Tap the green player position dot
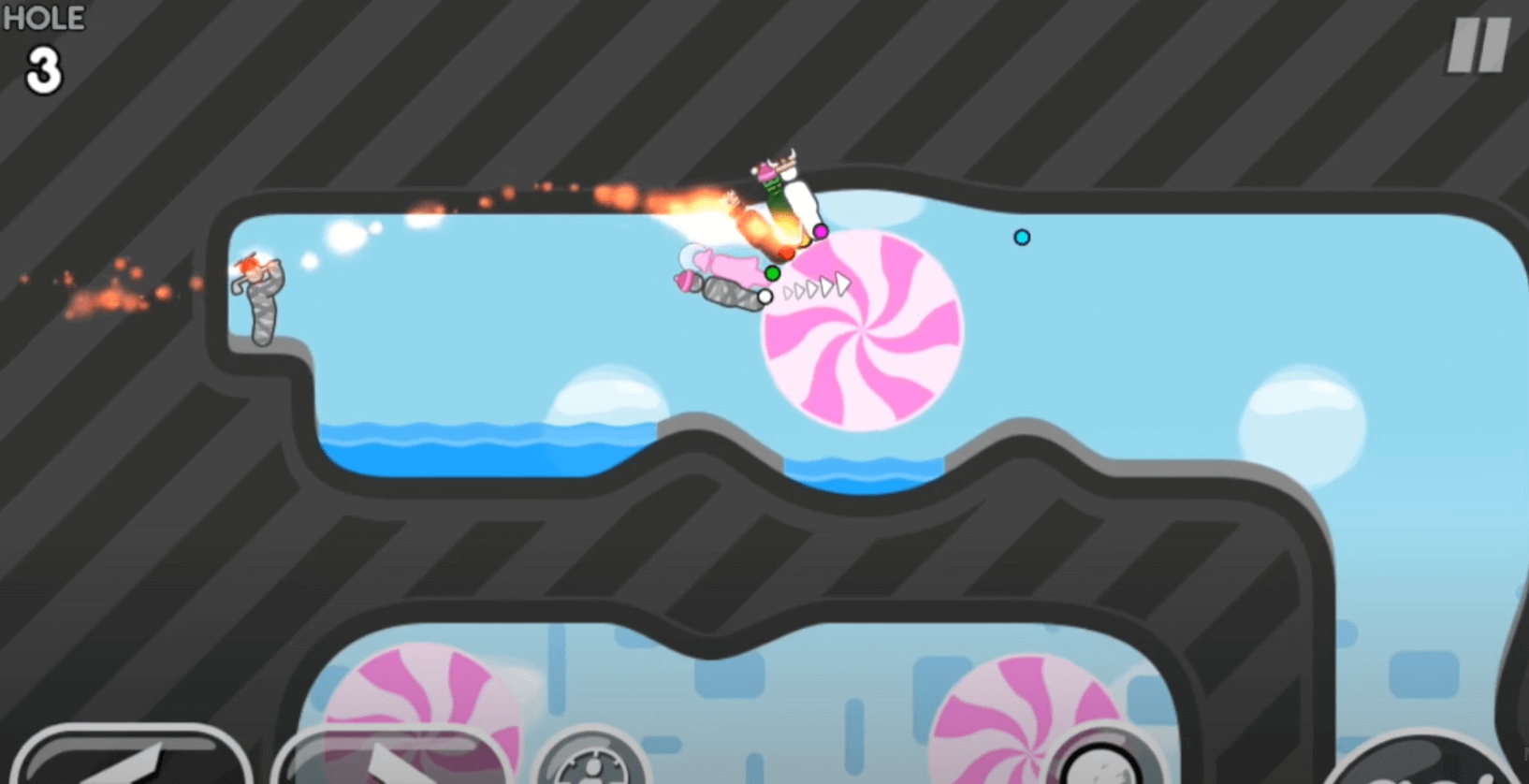The width and height of the screenshot is (1529, 784). coord(771,273)
